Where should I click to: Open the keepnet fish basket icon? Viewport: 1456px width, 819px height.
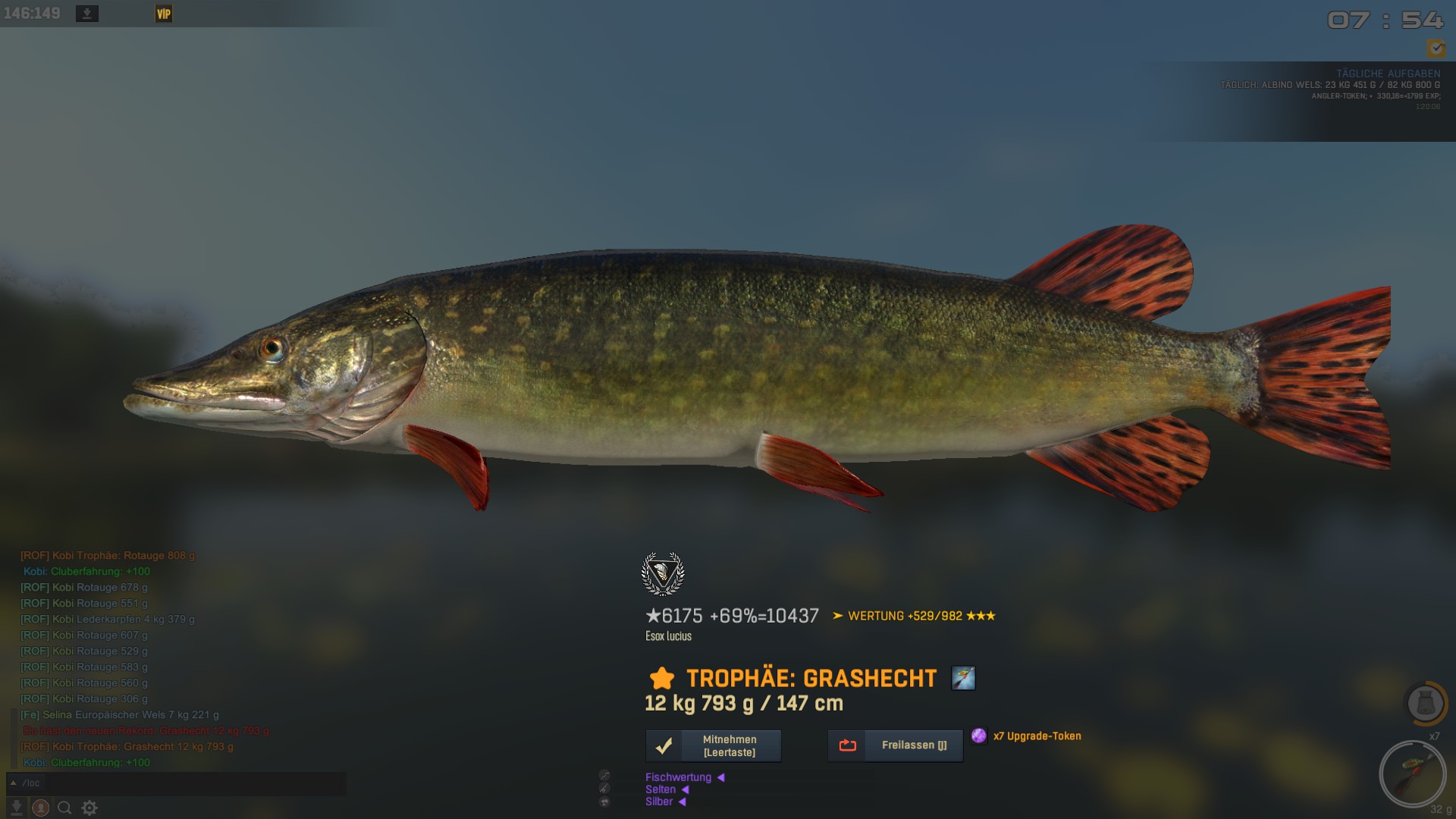(x=1425, y=703)
